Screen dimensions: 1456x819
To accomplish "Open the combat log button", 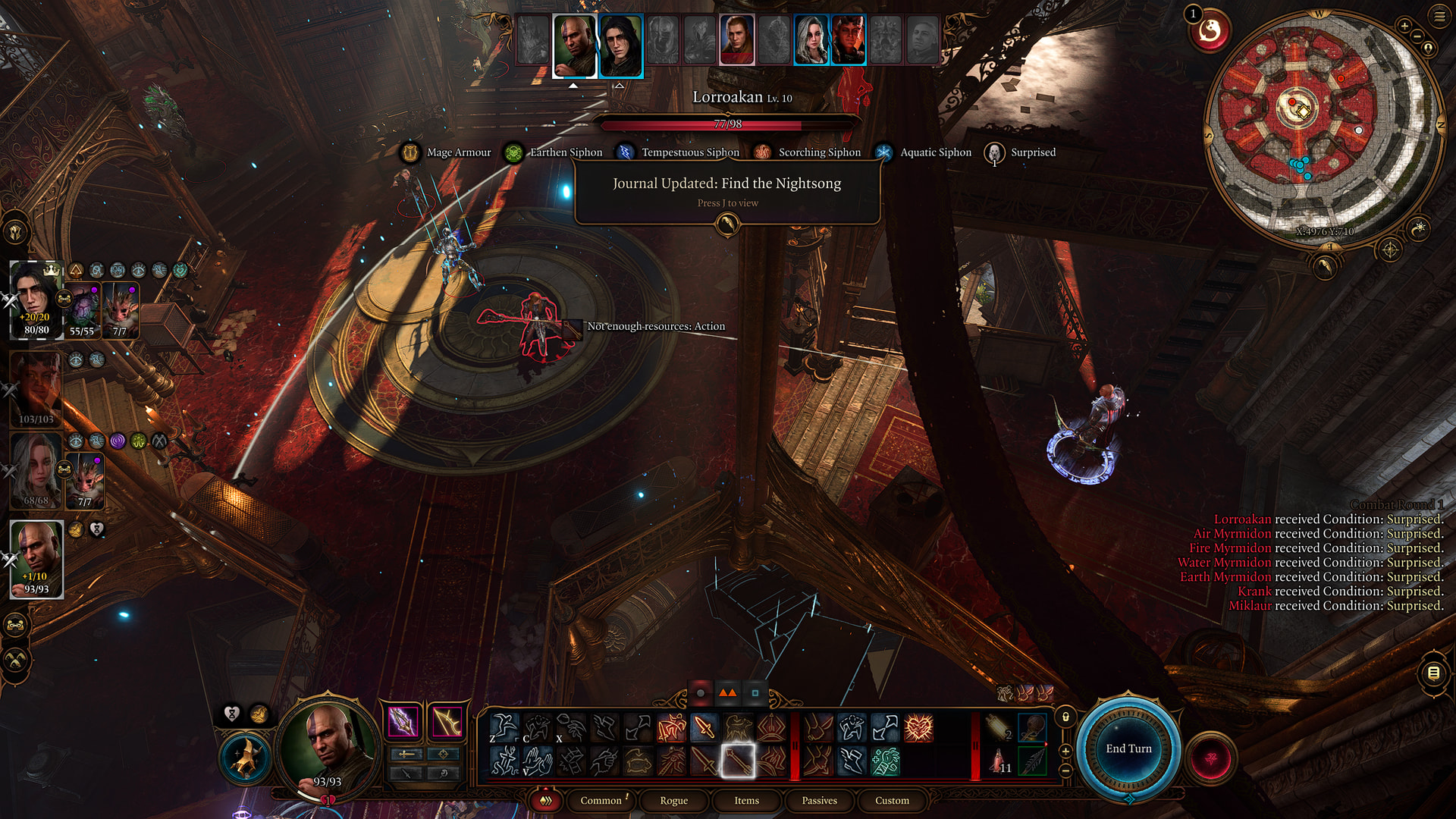I will pos(1433,673).
